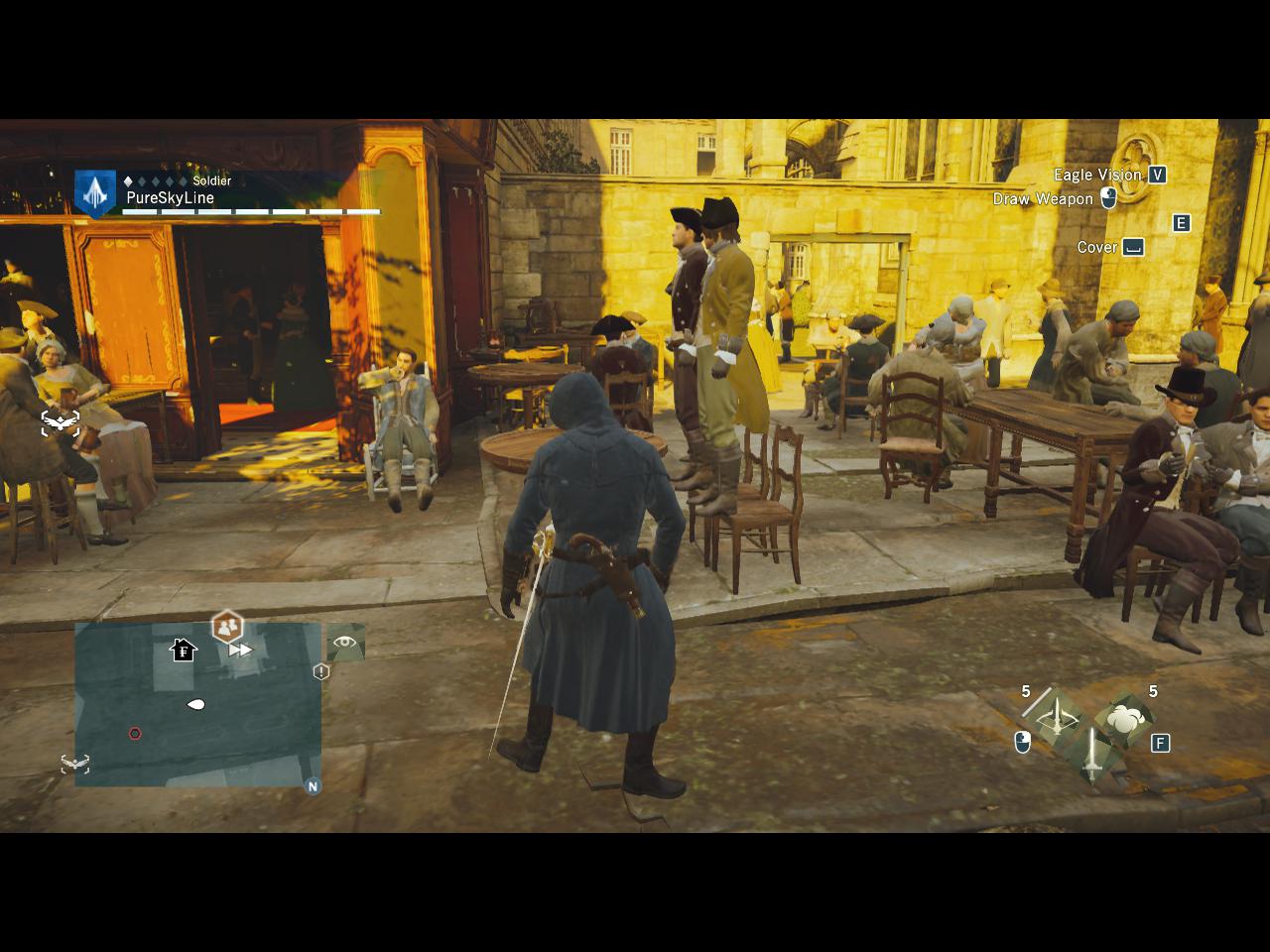This screenshot has width=1270, height=952.
Task: Choose the sword weapon icon
Action: coord(1091,756)
